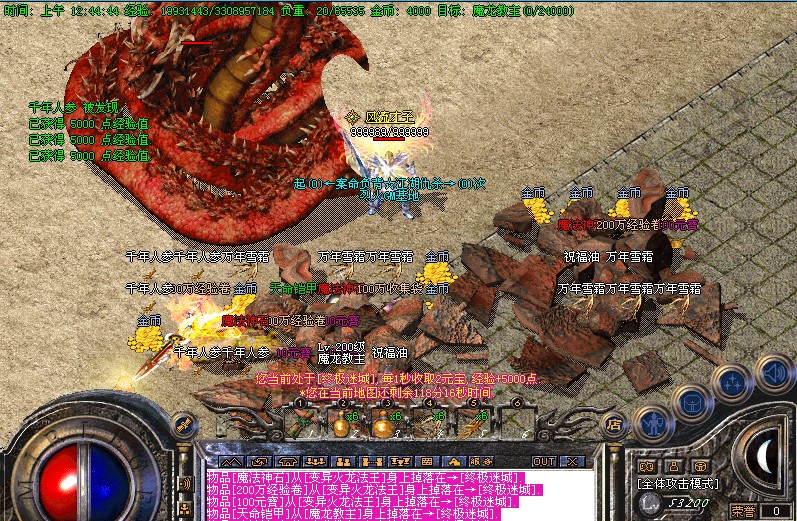Click the OUT logout button

[x=543, y=461]
